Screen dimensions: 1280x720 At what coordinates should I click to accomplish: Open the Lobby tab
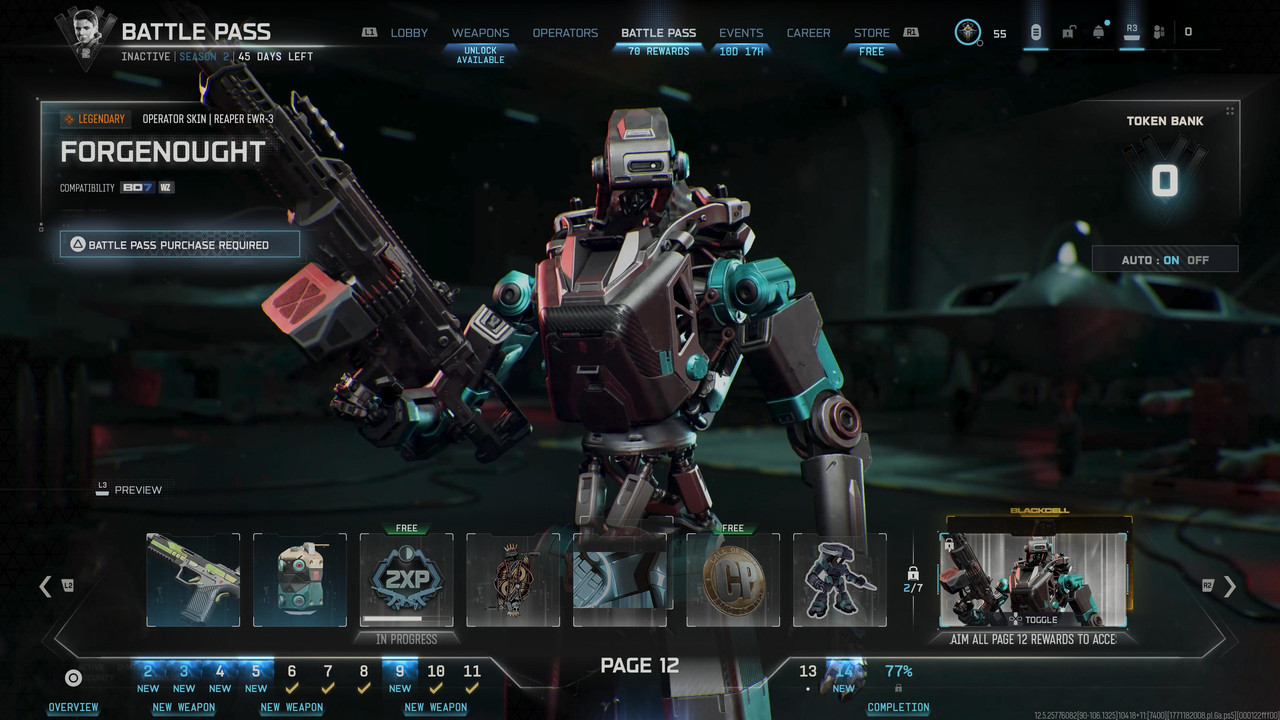click(x=409, y=33)
